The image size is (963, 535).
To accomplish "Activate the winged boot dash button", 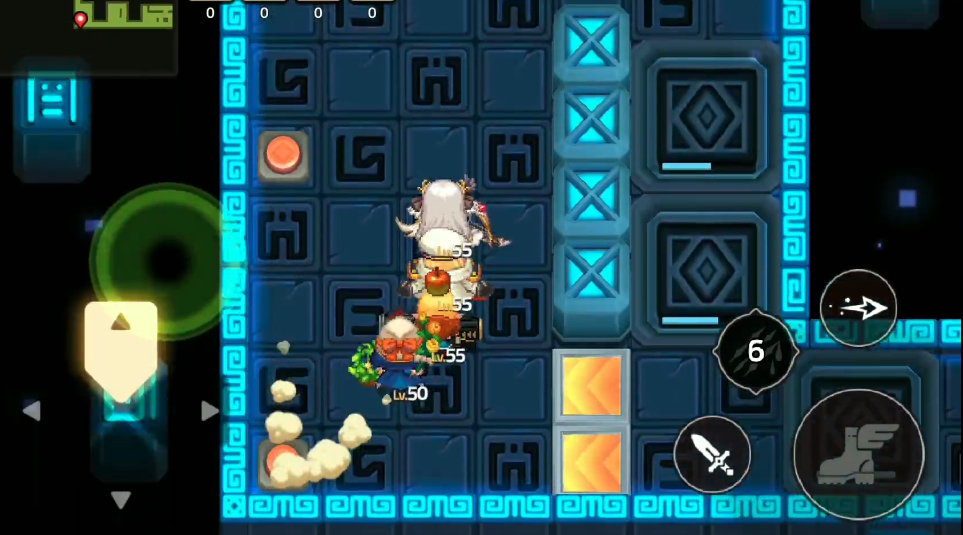I will 858,454.
